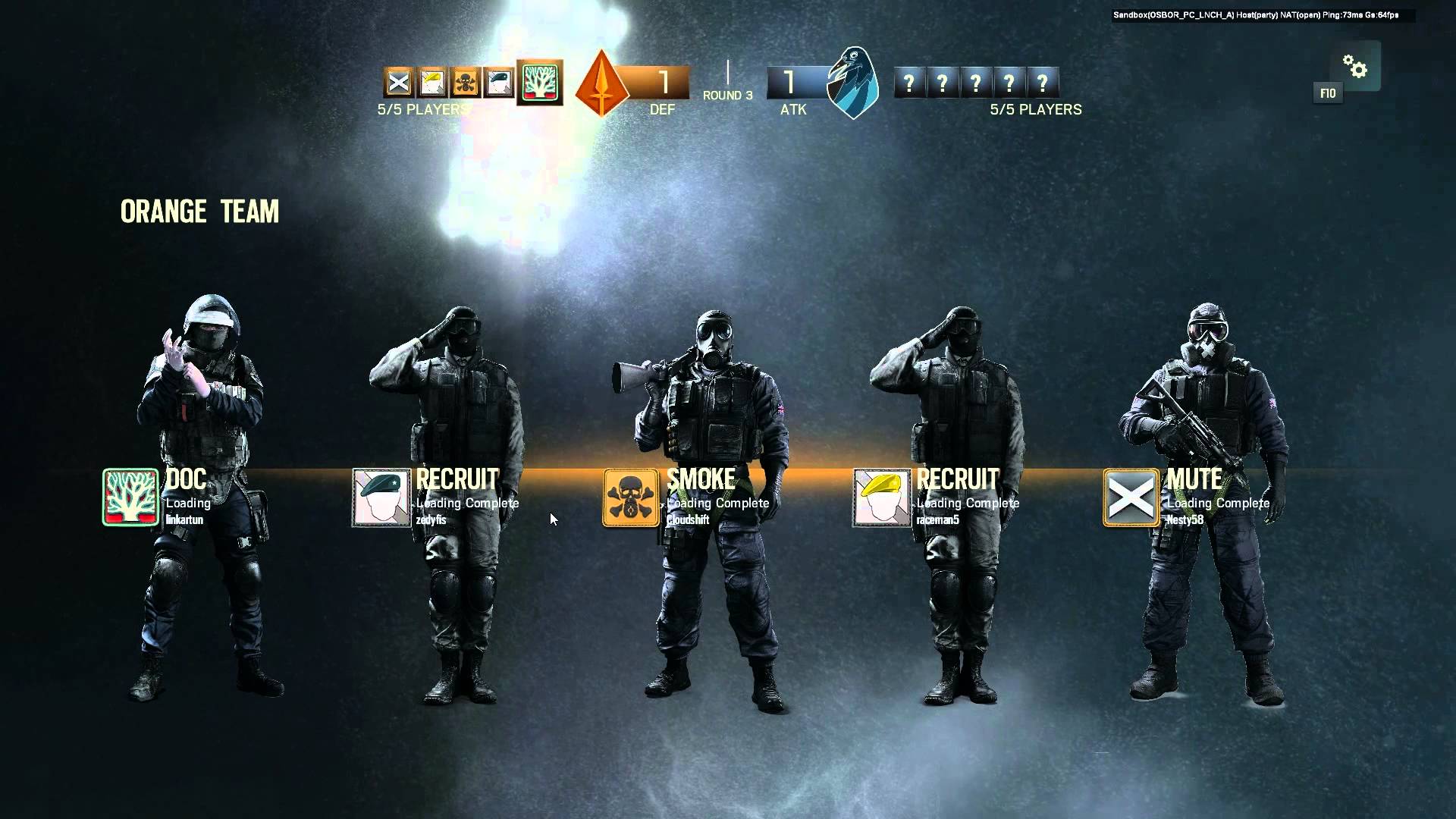
Task: Click the first question mark opponent slot
Action: [910, 81]
